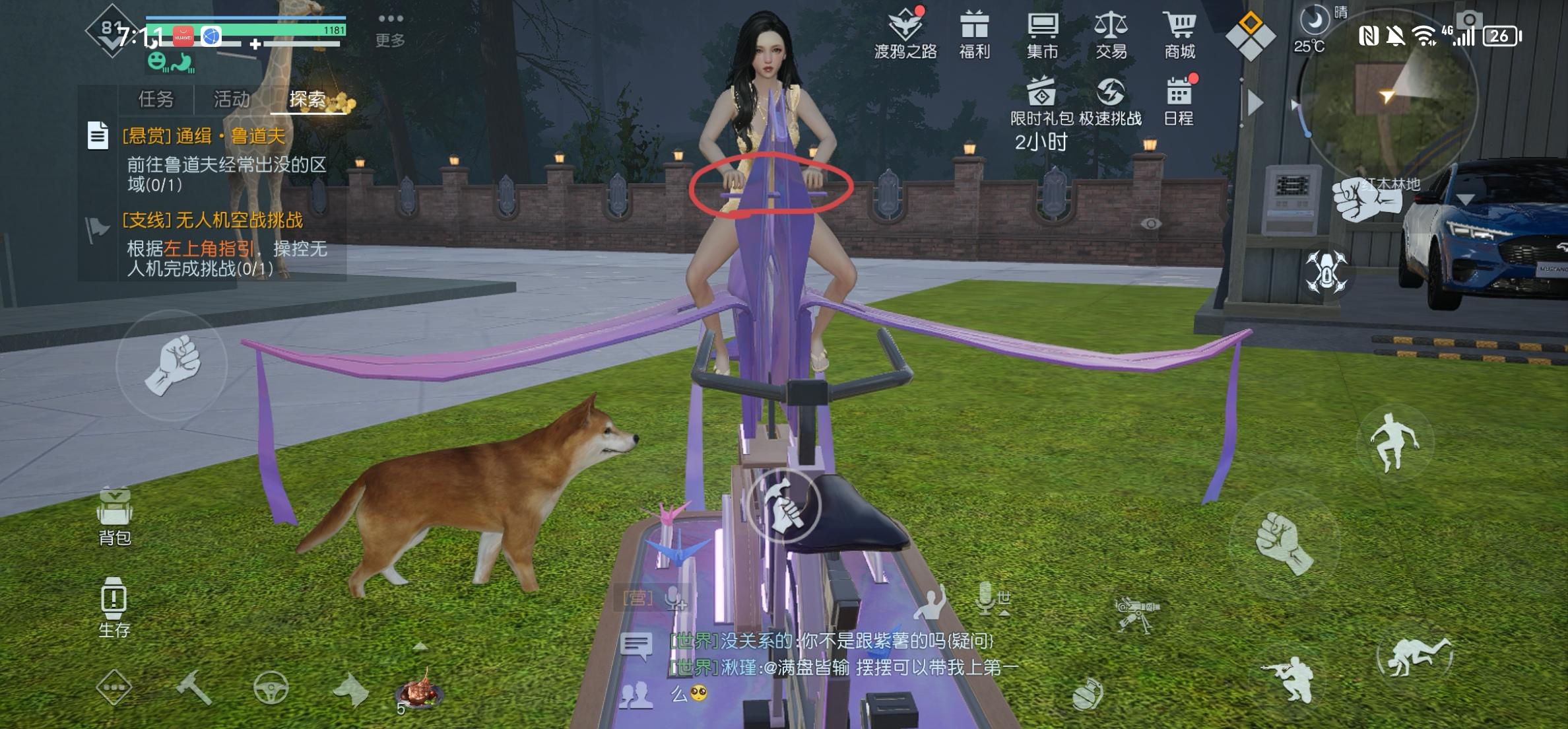
Task: Open the 集市 marketplace
Action: click(1043, 30)
